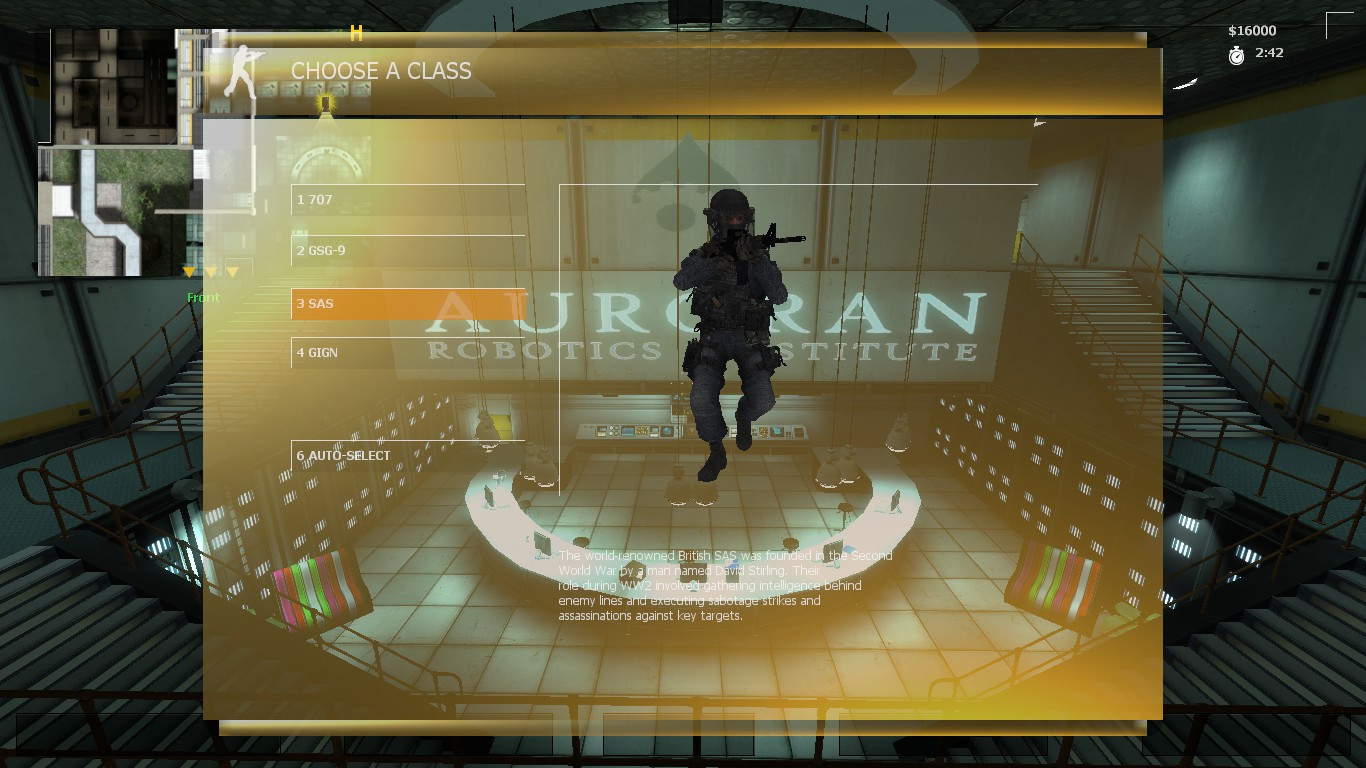Click the 2:42 round timer readout
1366x768 pixels.
(x=1268, y=53)
